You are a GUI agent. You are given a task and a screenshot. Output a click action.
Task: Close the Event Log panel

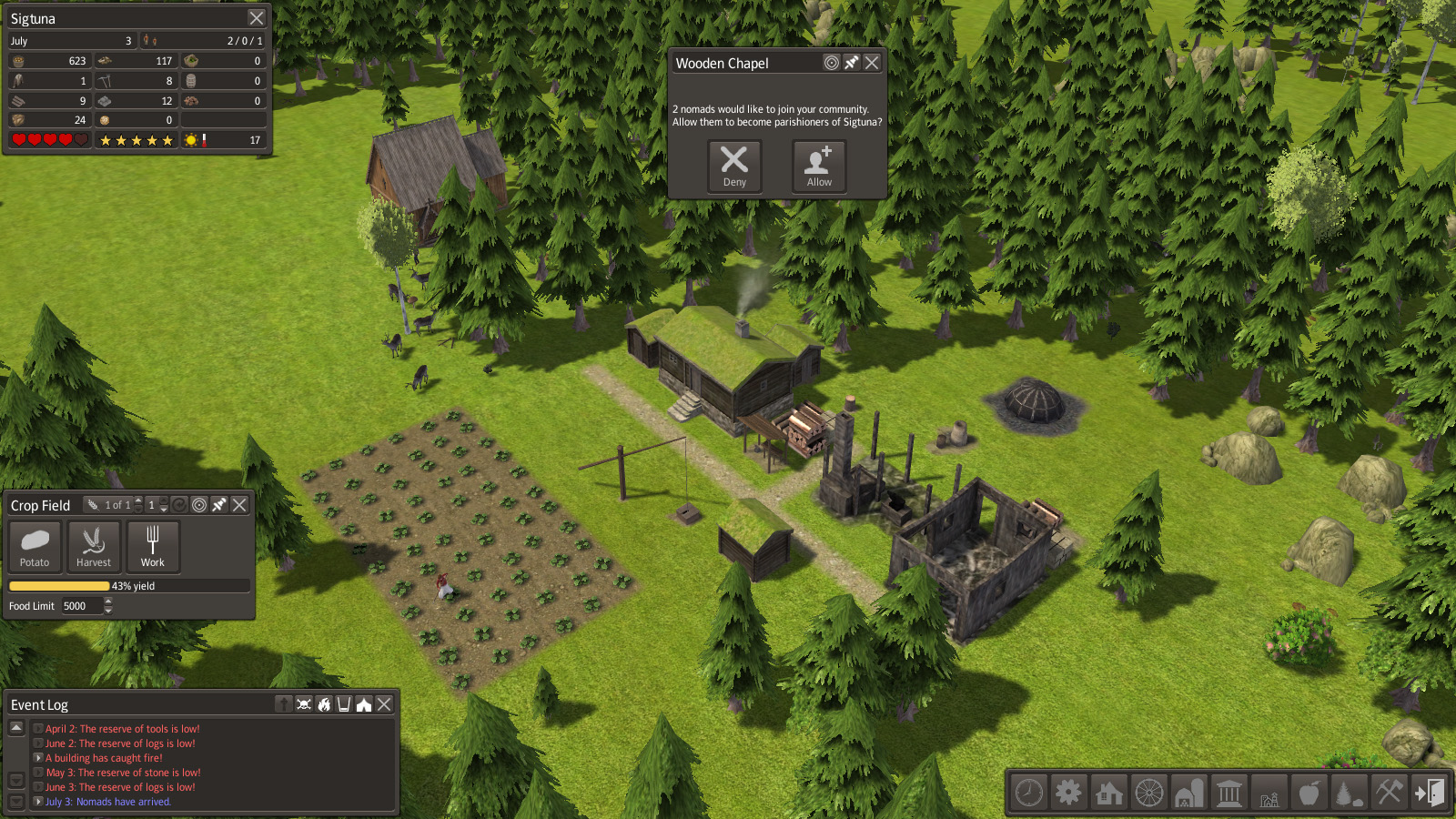click(385, 704)
